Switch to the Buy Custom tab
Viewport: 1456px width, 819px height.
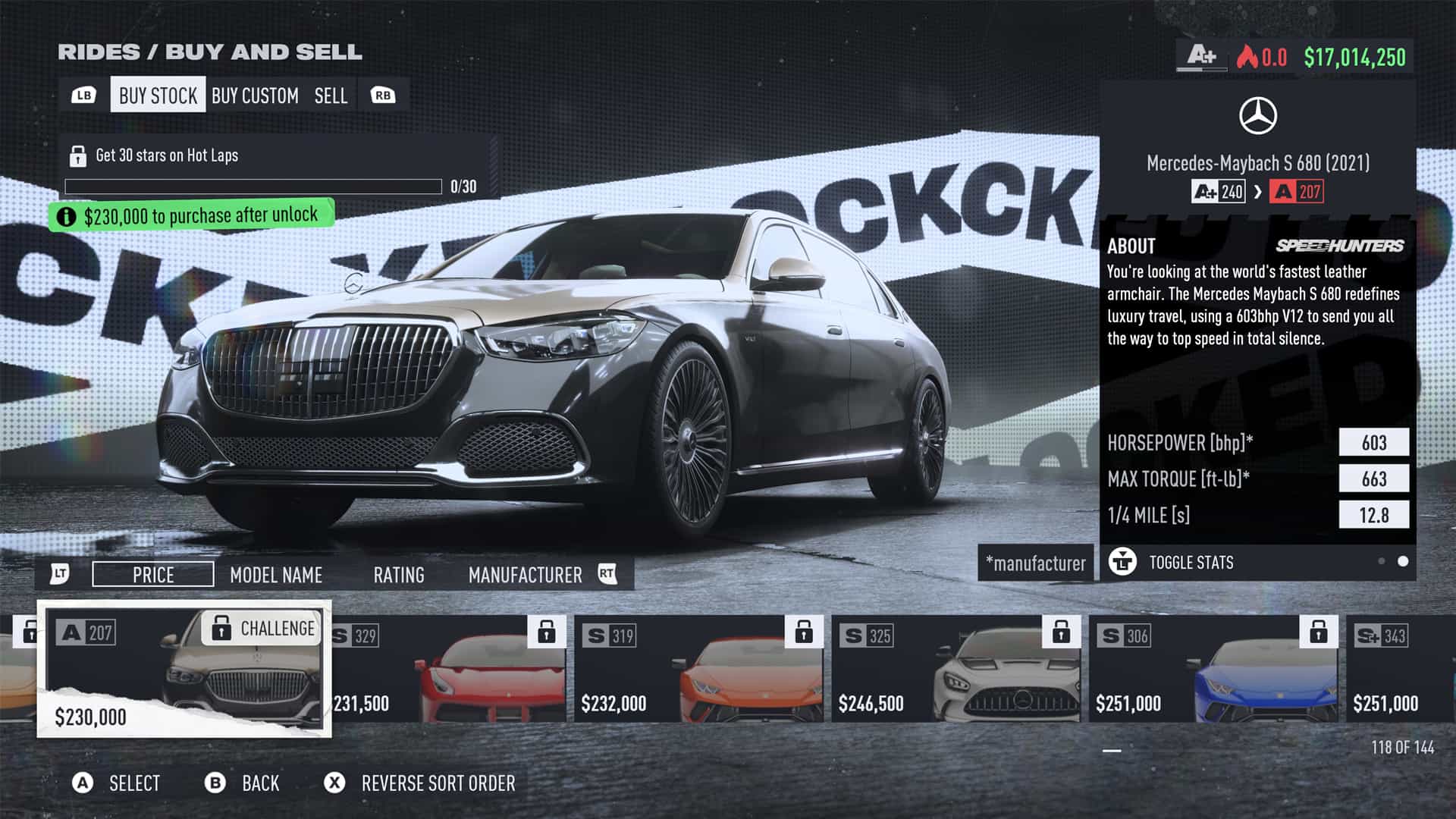pos(254,95)
